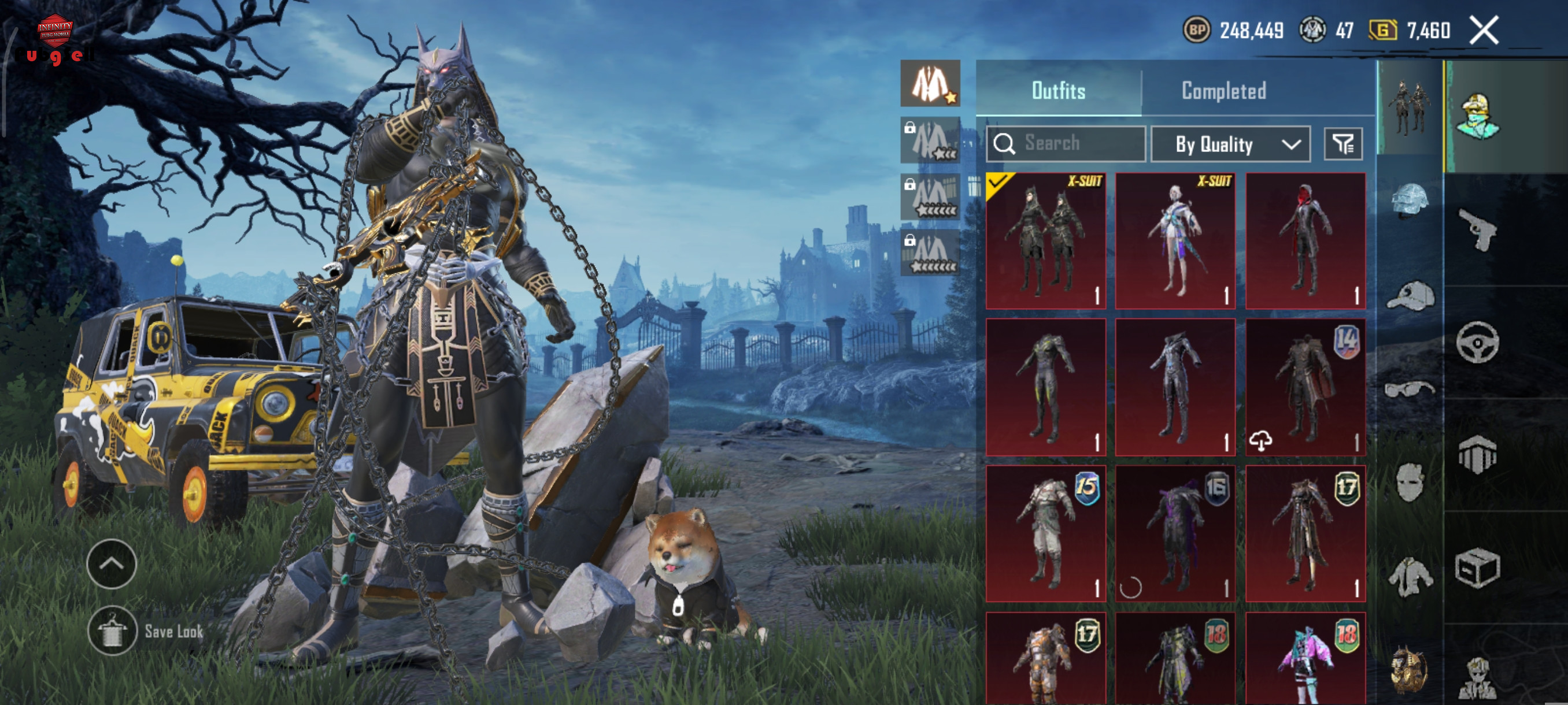Select the purple season 16 outfit

pos(1175,533)
